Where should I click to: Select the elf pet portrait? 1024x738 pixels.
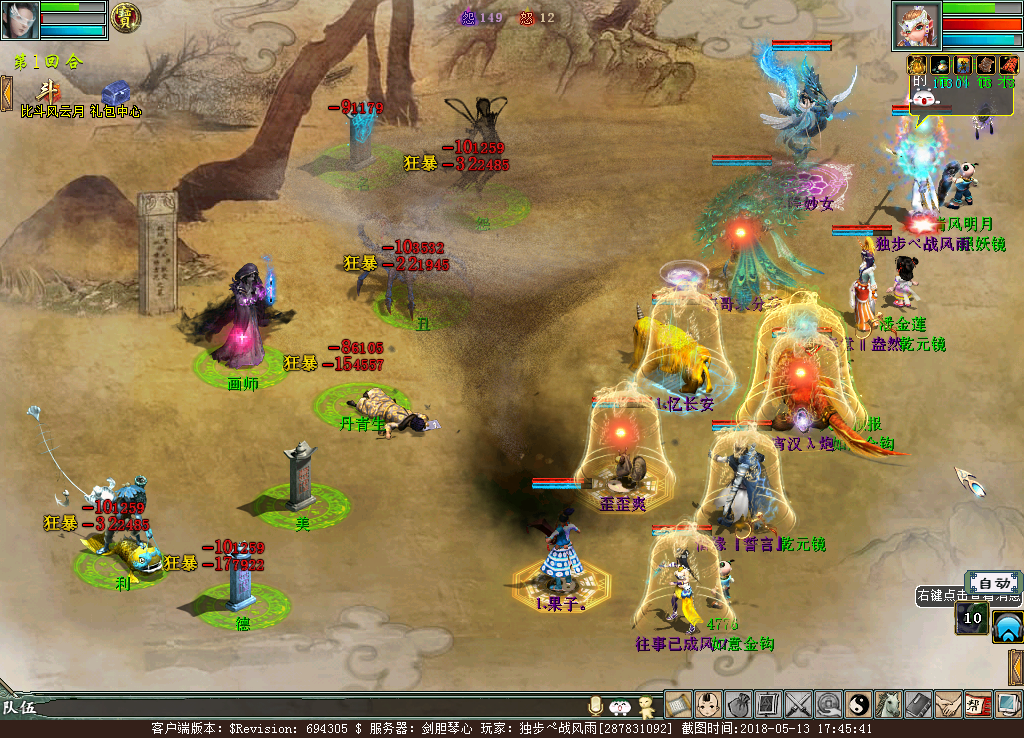(916, 25)
